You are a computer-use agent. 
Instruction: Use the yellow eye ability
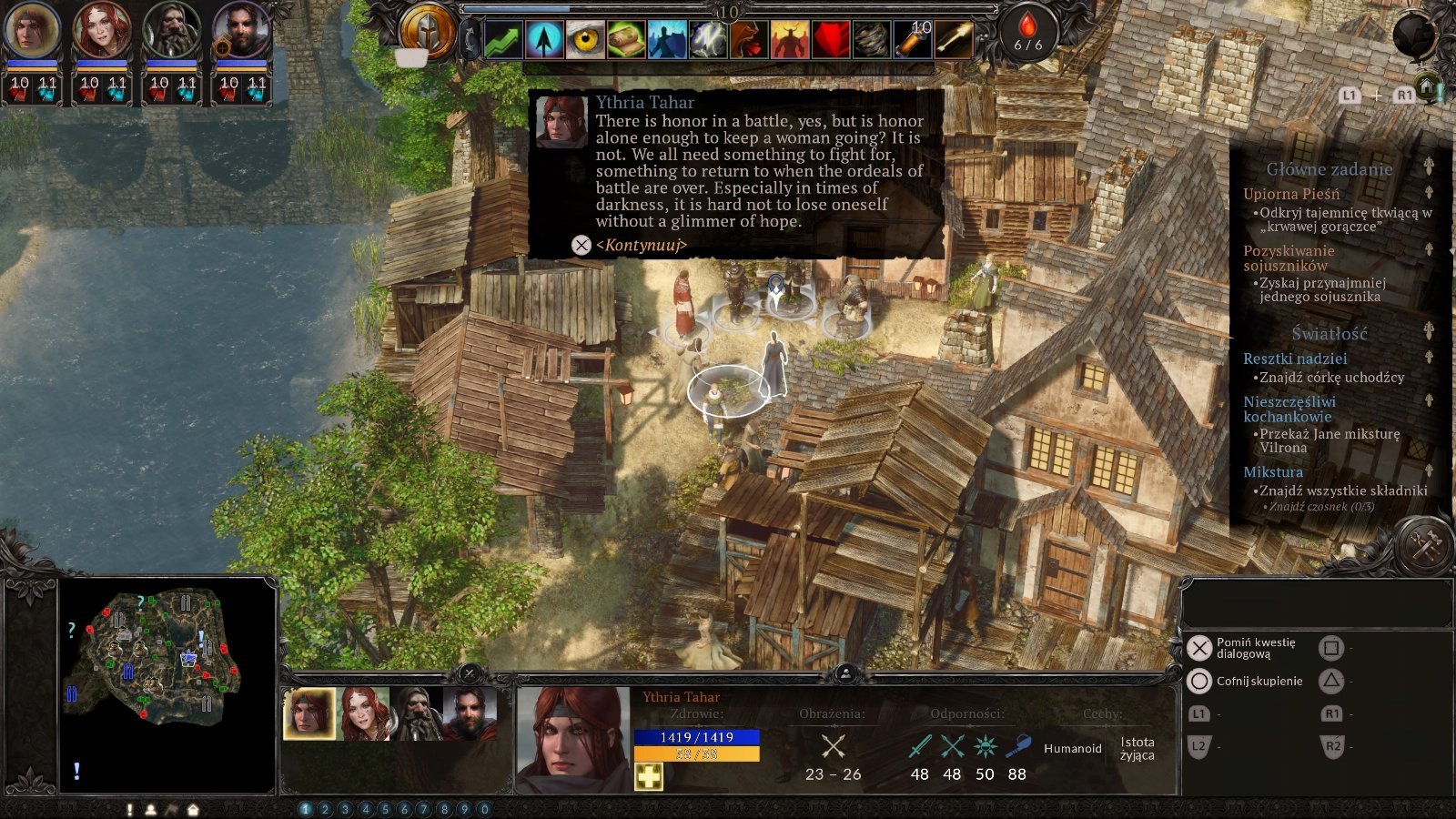pos(585,40)
